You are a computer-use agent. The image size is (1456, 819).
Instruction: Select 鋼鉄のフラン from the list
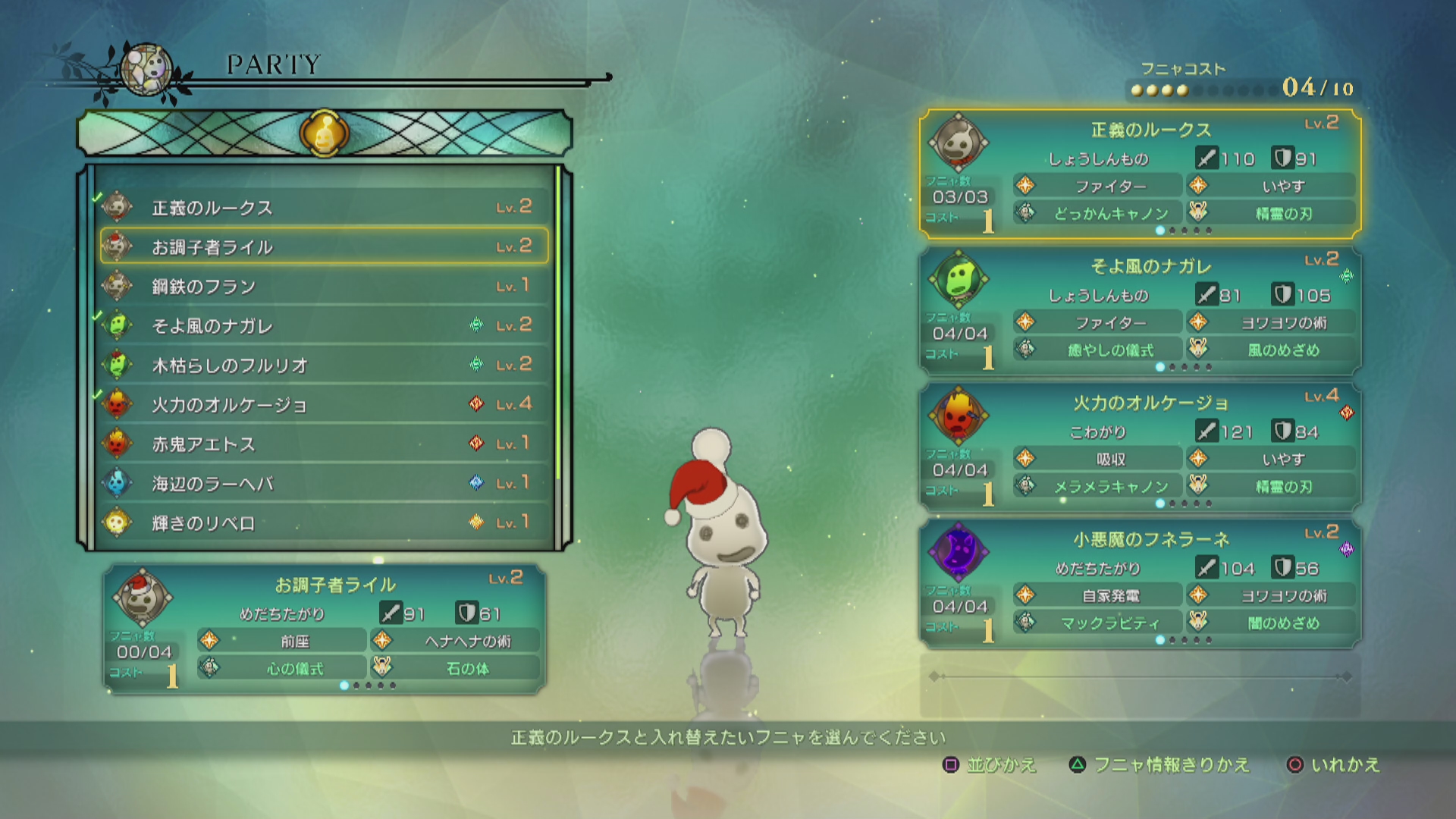(x=324, y=286)
